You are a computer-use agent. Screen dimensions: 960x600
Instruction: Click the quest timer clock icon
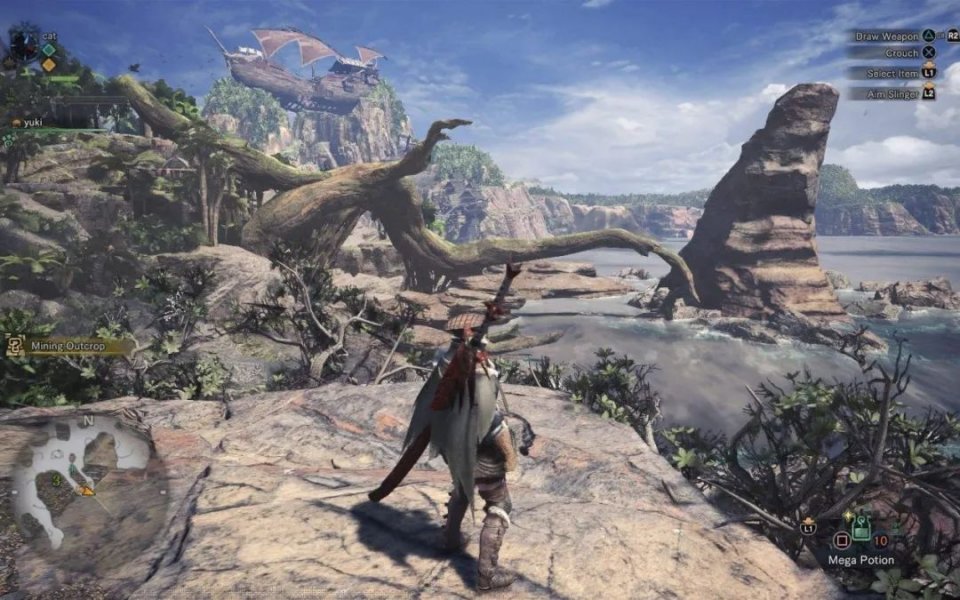23,44
